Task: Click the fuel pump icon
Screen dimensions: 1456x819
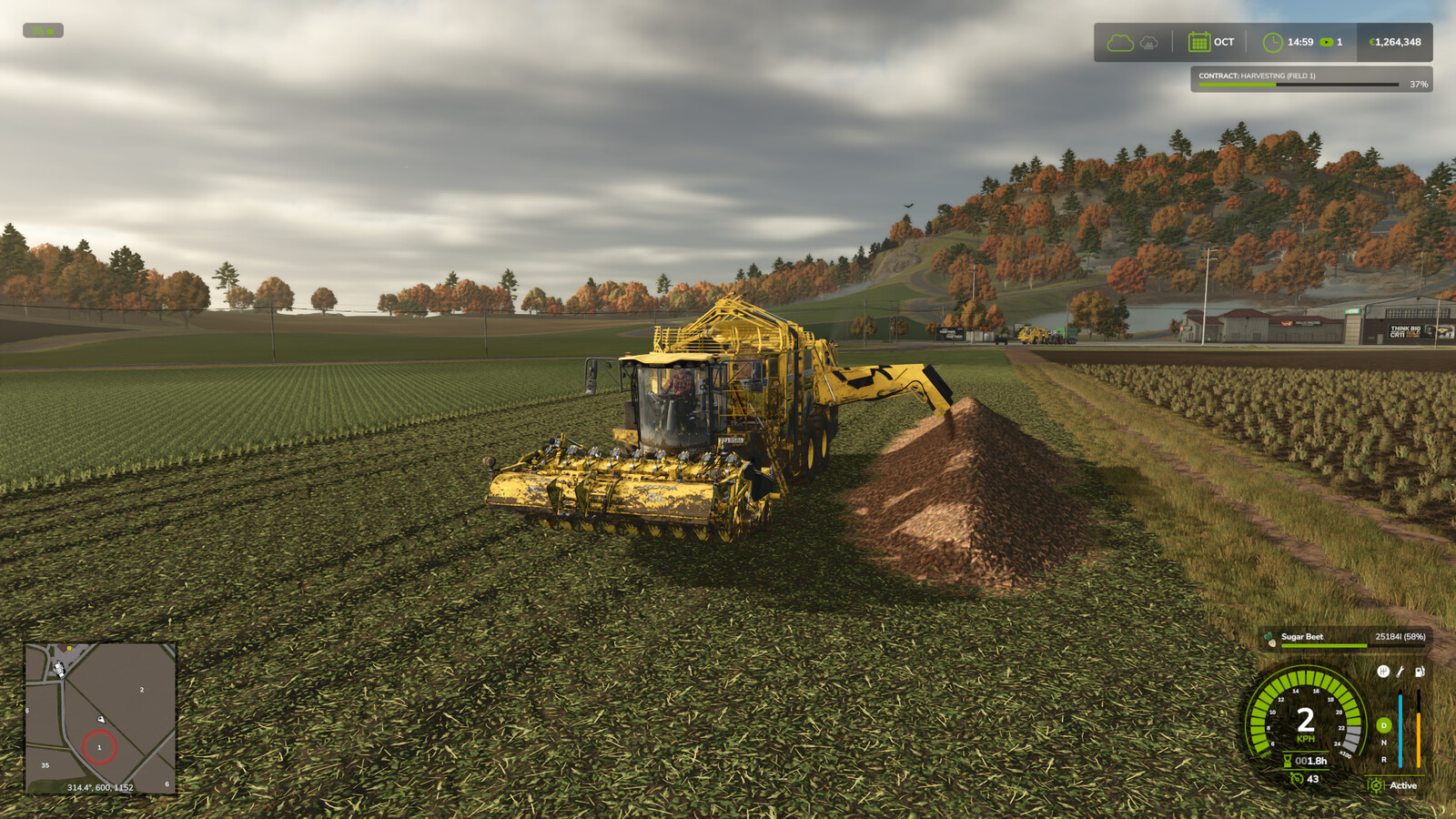Action: 1419,672
